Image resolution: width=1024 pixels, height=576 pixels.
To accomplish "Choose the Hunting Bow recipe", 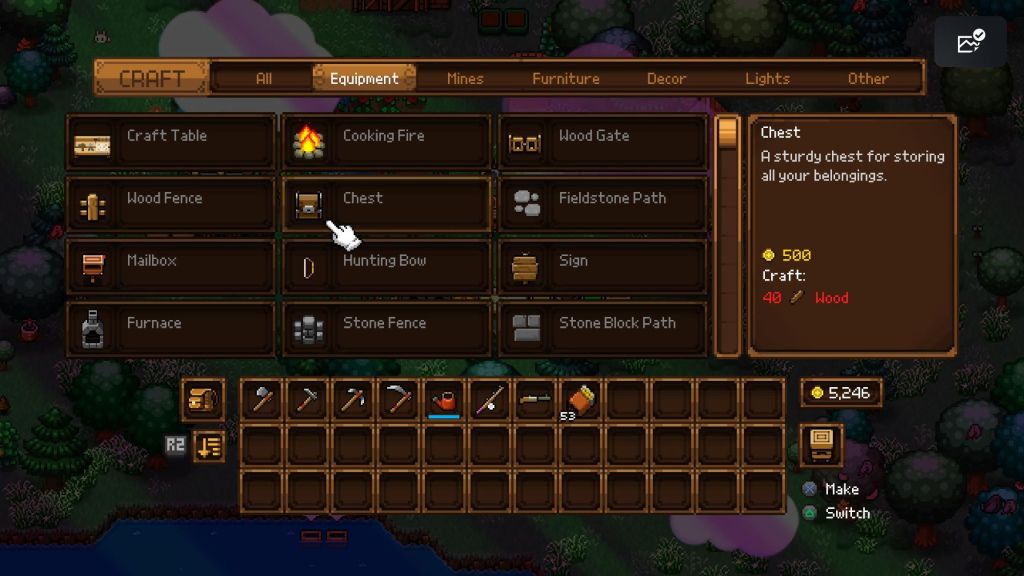I will pyautogui.click(x=387, y=266).
